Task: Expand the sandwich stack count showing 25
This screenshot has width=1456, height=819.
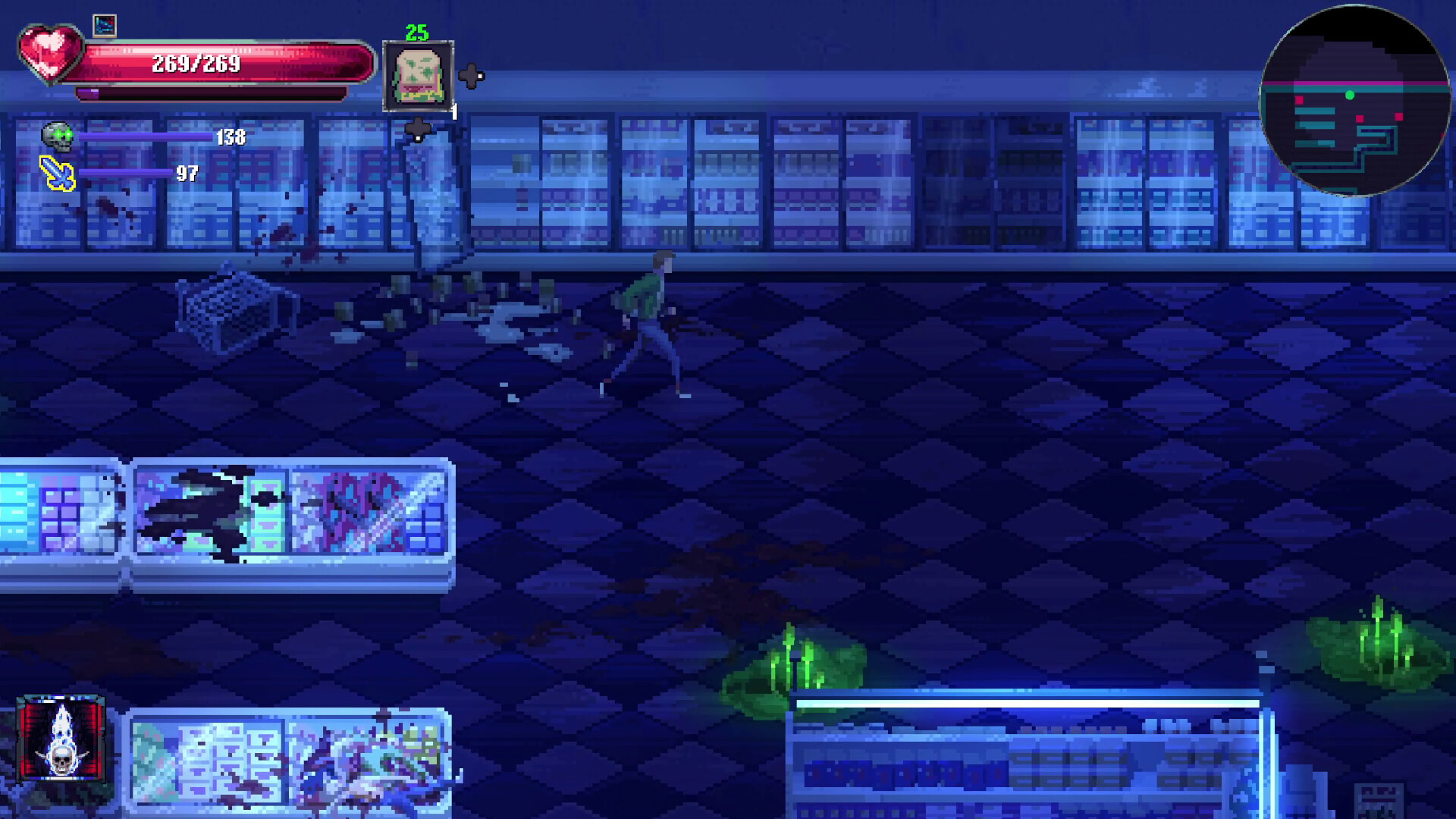Action: pyautogui.click(x=414, y=33)
